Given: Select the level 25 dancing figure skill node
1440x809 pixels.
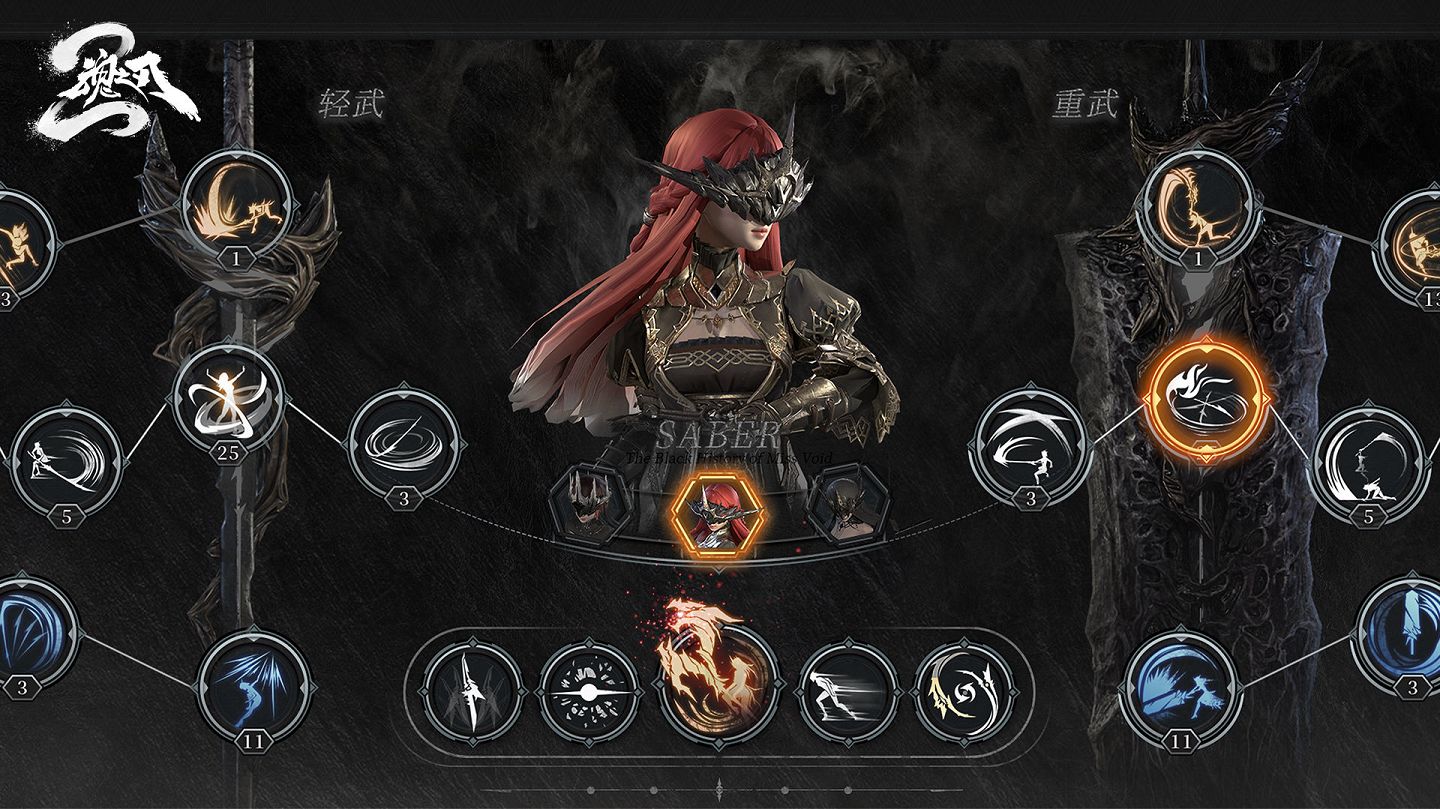Looking at the screenshot, I should (228, 398).
